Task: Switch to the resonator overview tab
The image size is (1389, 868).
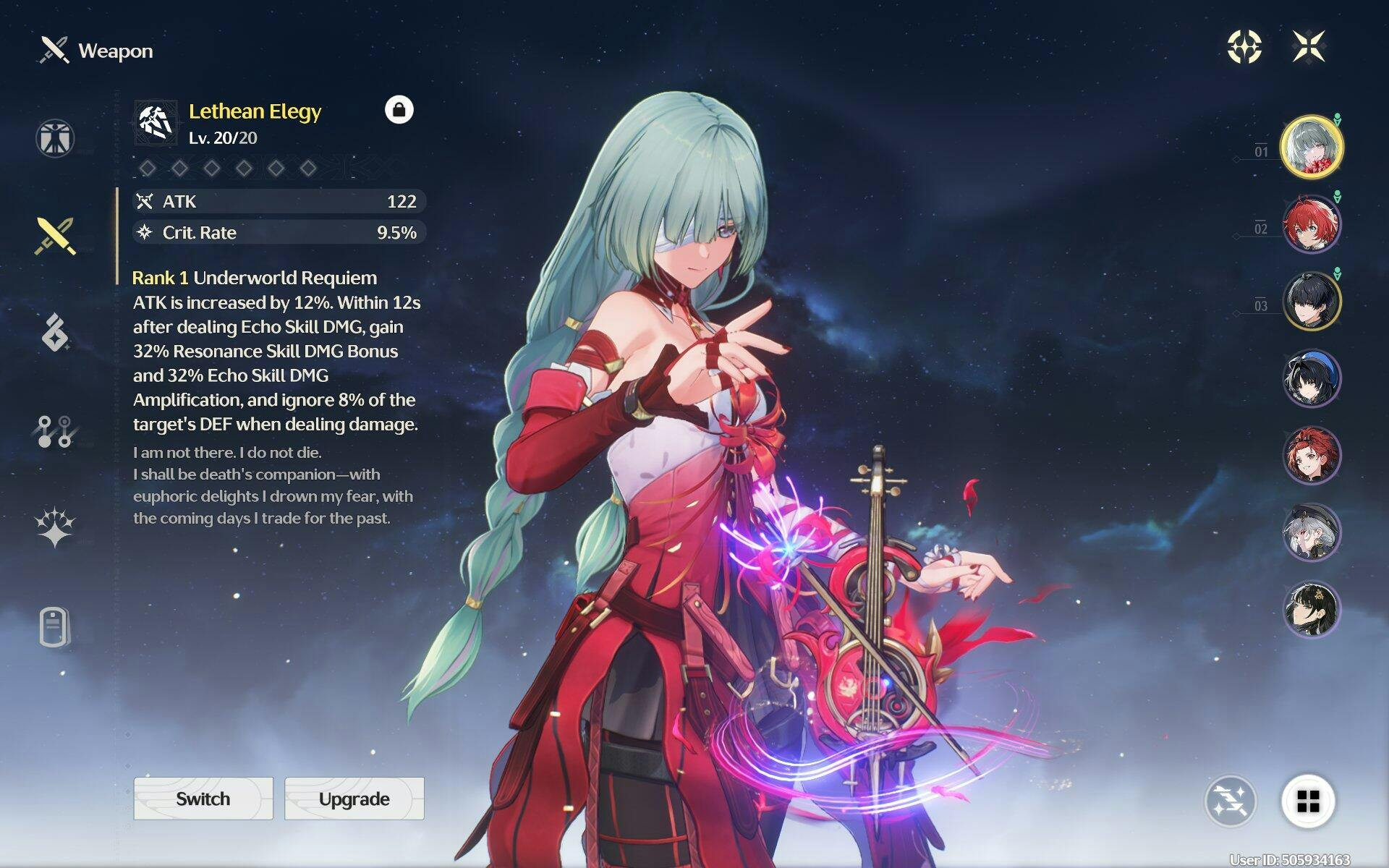Action: [55, 138]
